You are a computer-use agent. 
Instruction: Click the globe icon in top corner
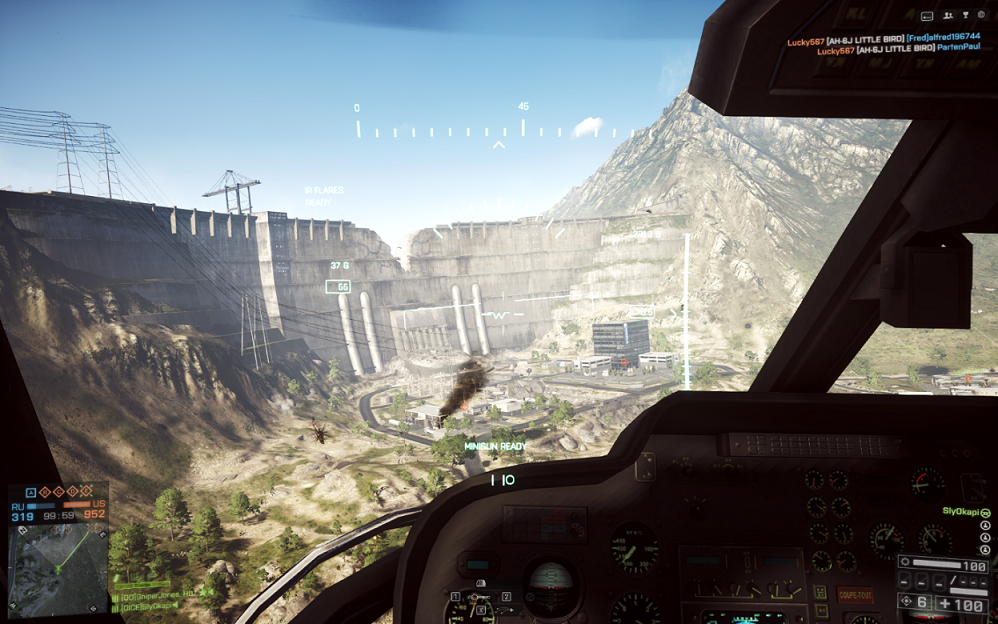point(979,16)
